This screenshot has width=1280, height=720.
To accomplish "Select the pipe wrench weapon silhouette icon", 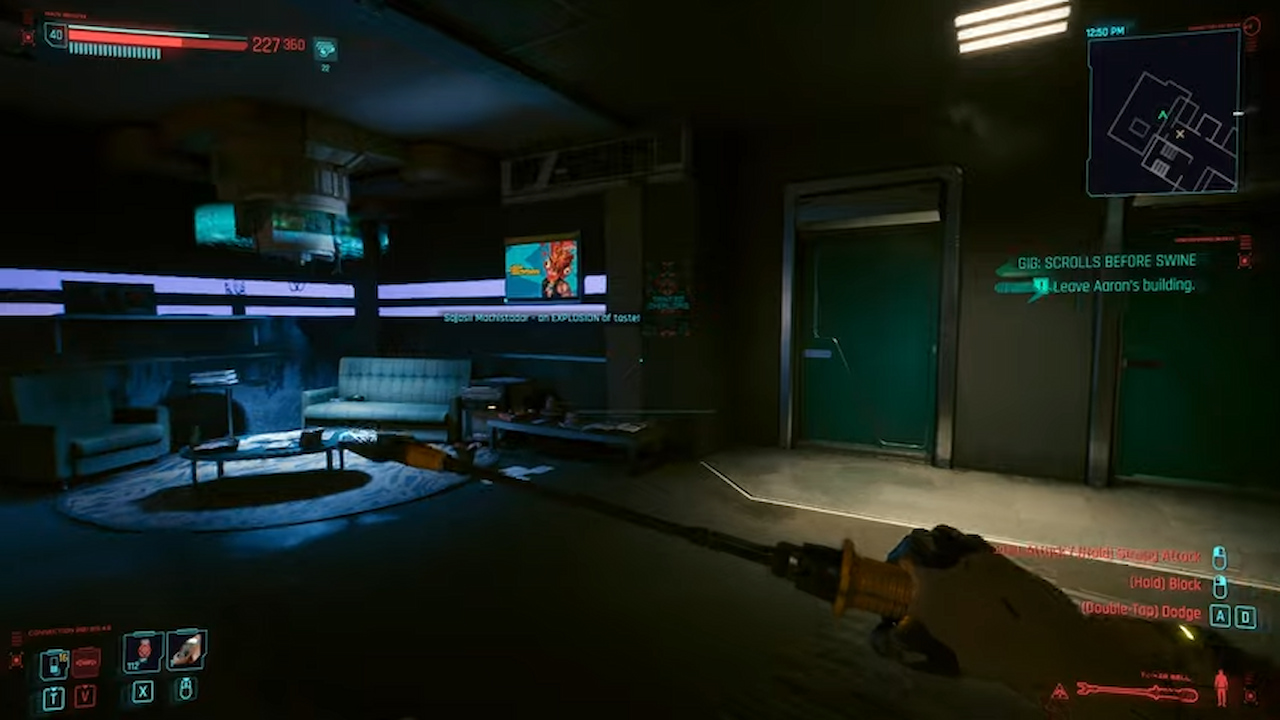I will [1140, 690].
